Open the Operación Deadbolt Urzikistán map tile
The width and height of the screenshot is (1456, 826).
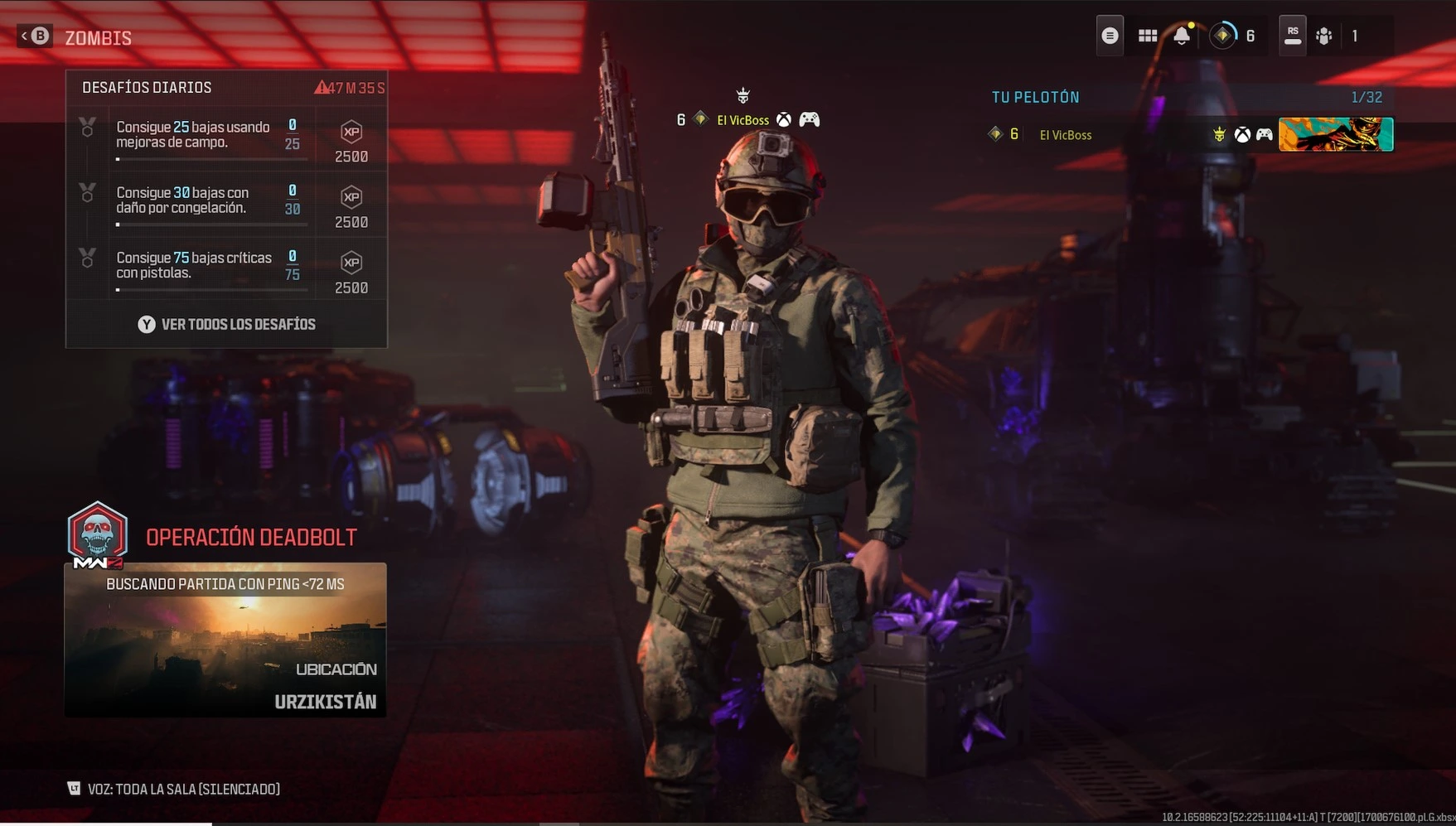click(x=225, y=639)
